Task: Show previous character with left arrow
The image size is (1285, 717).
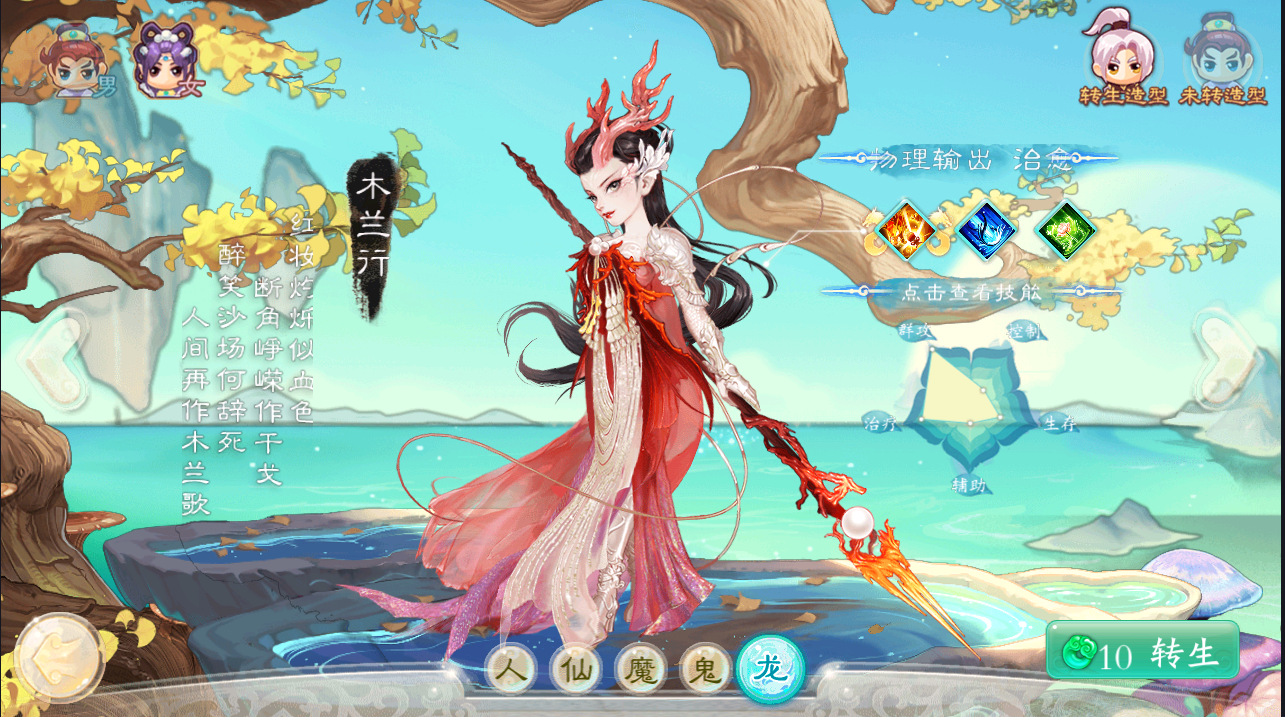Action: tap(50, 362)
